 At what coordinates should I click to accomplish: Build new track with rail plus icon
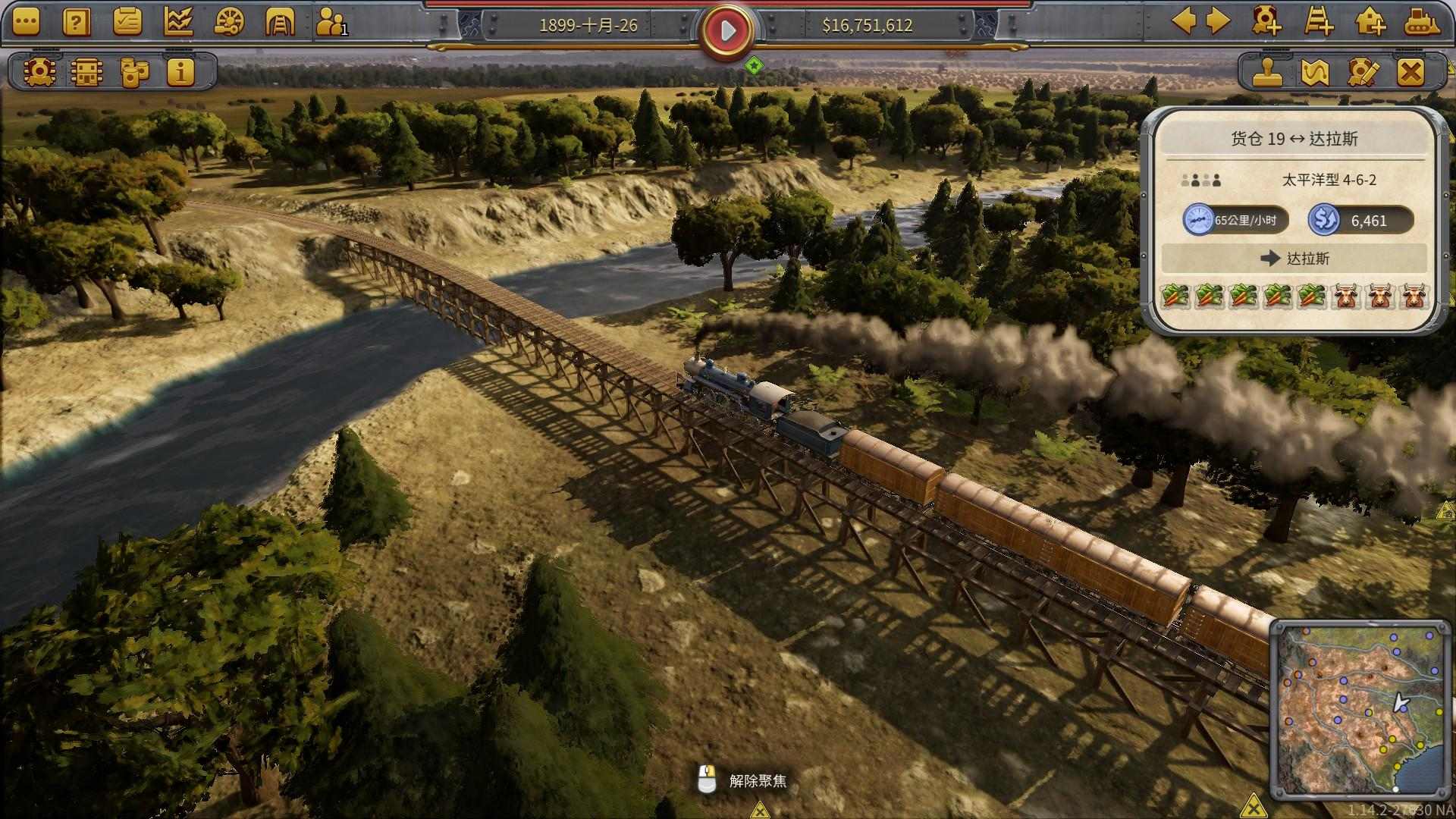pos(1319,21)
